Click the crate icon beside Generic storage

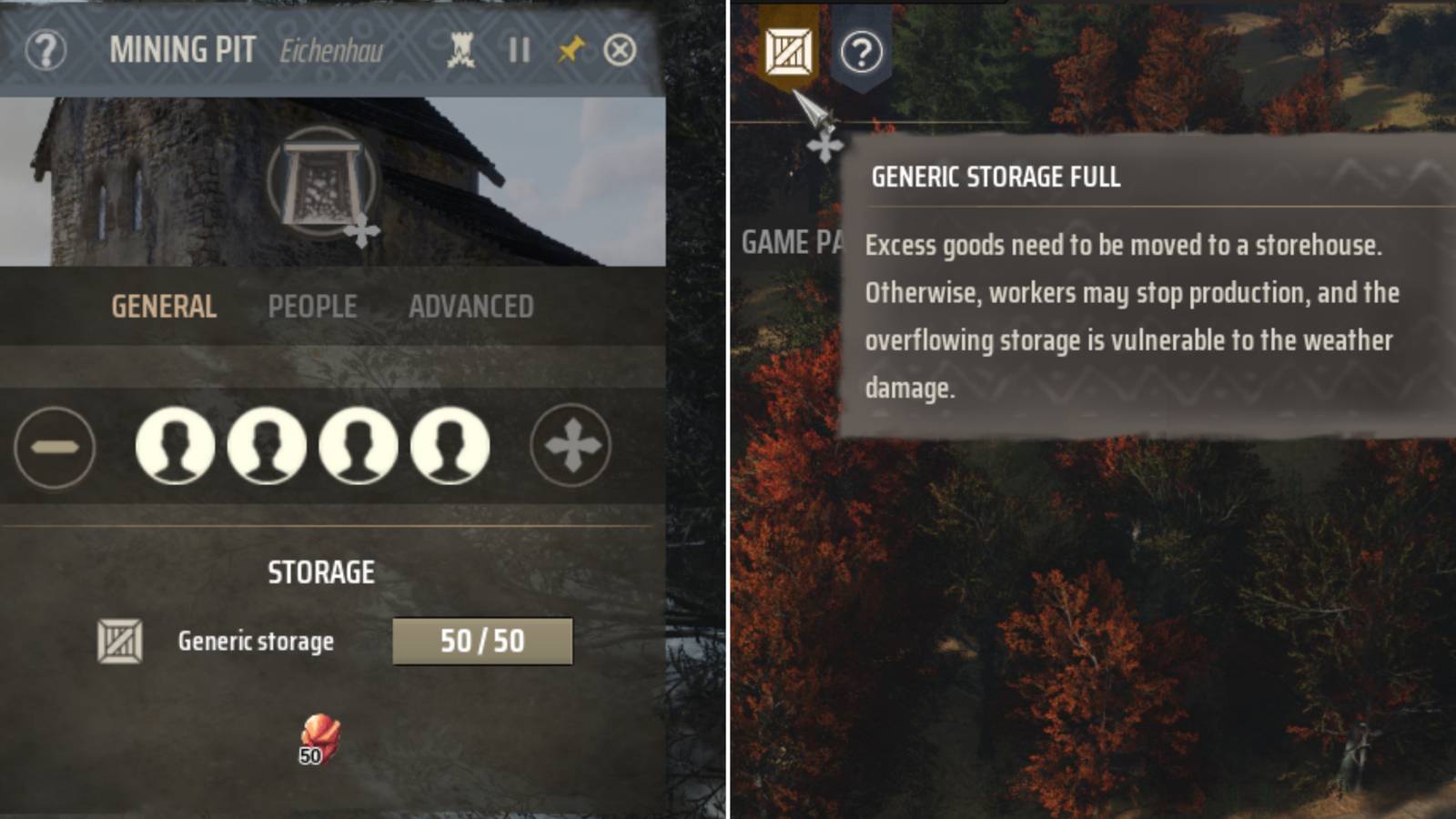pos(119,641)
